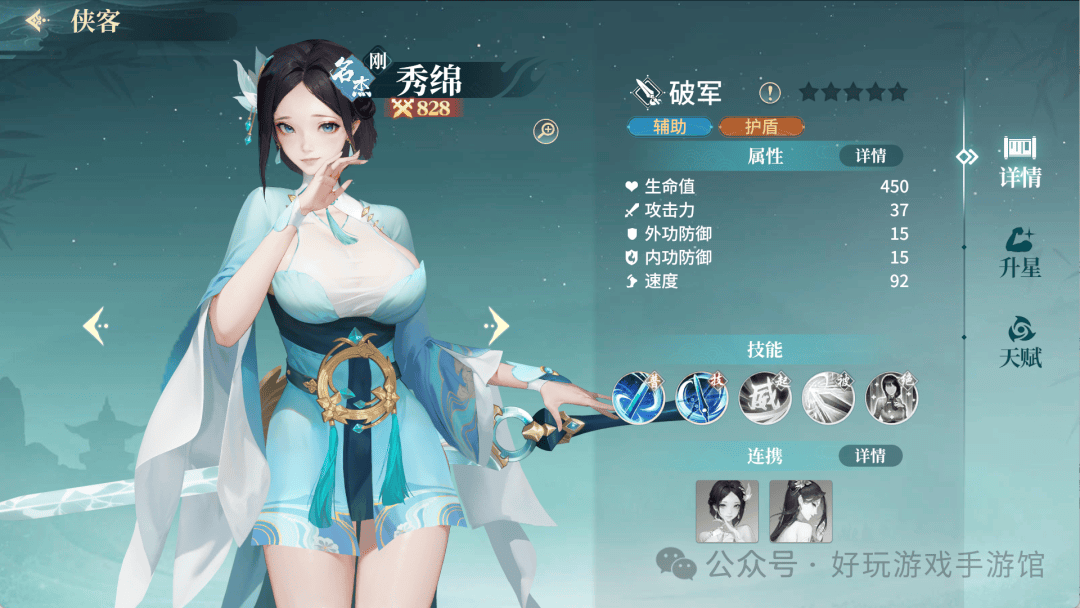
Task: Select the orange 护盾 role tag
Action: tap(761, 127)
